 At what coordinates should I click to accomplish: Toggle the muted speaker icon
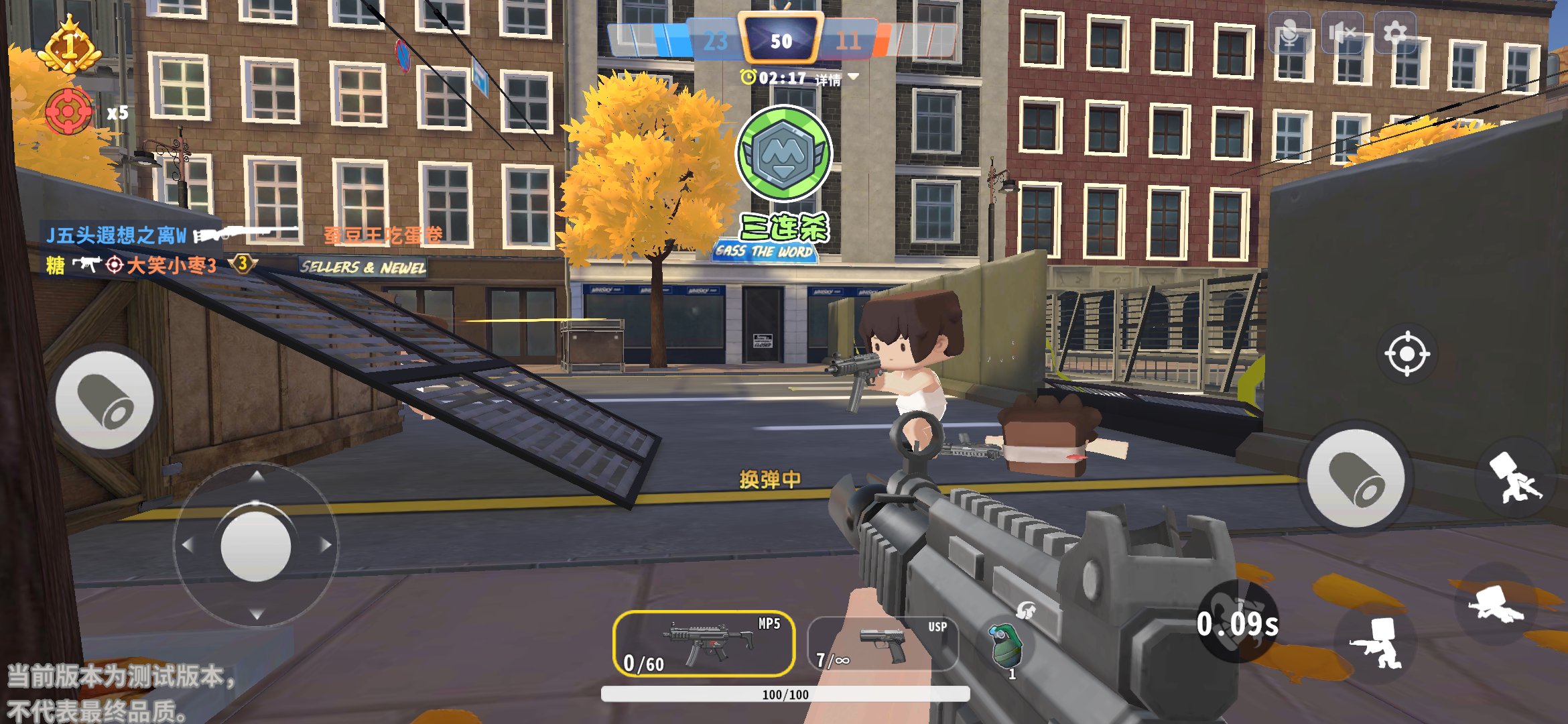1342,33
